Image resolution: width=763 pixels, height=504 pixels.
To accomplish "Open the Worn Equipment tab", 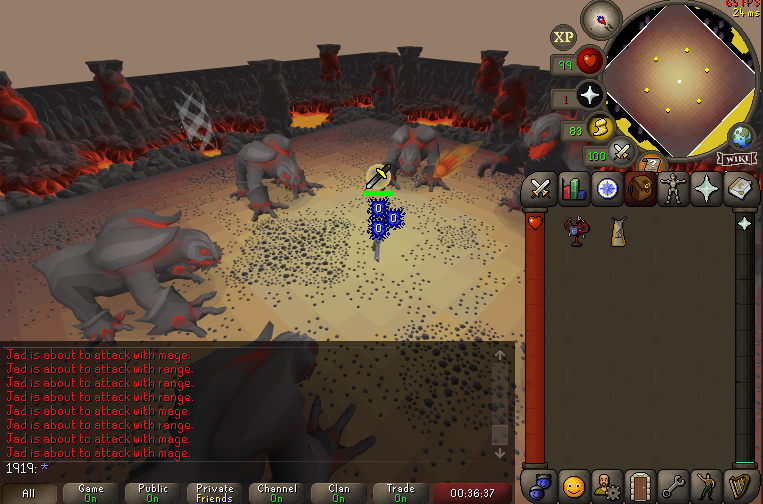I will point(673,188).
